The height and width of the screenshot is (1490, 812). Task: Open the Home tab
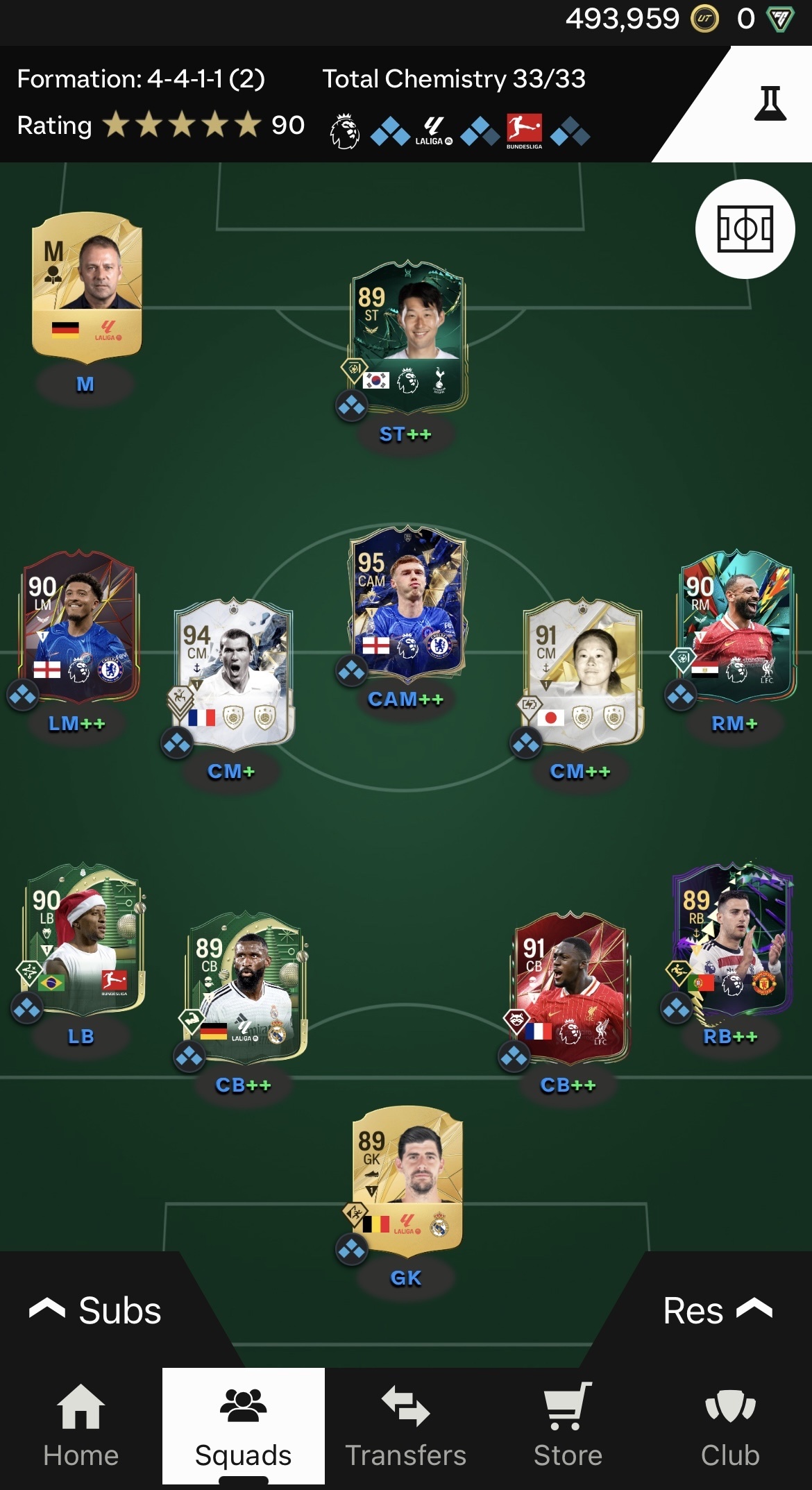point(81,1425)
